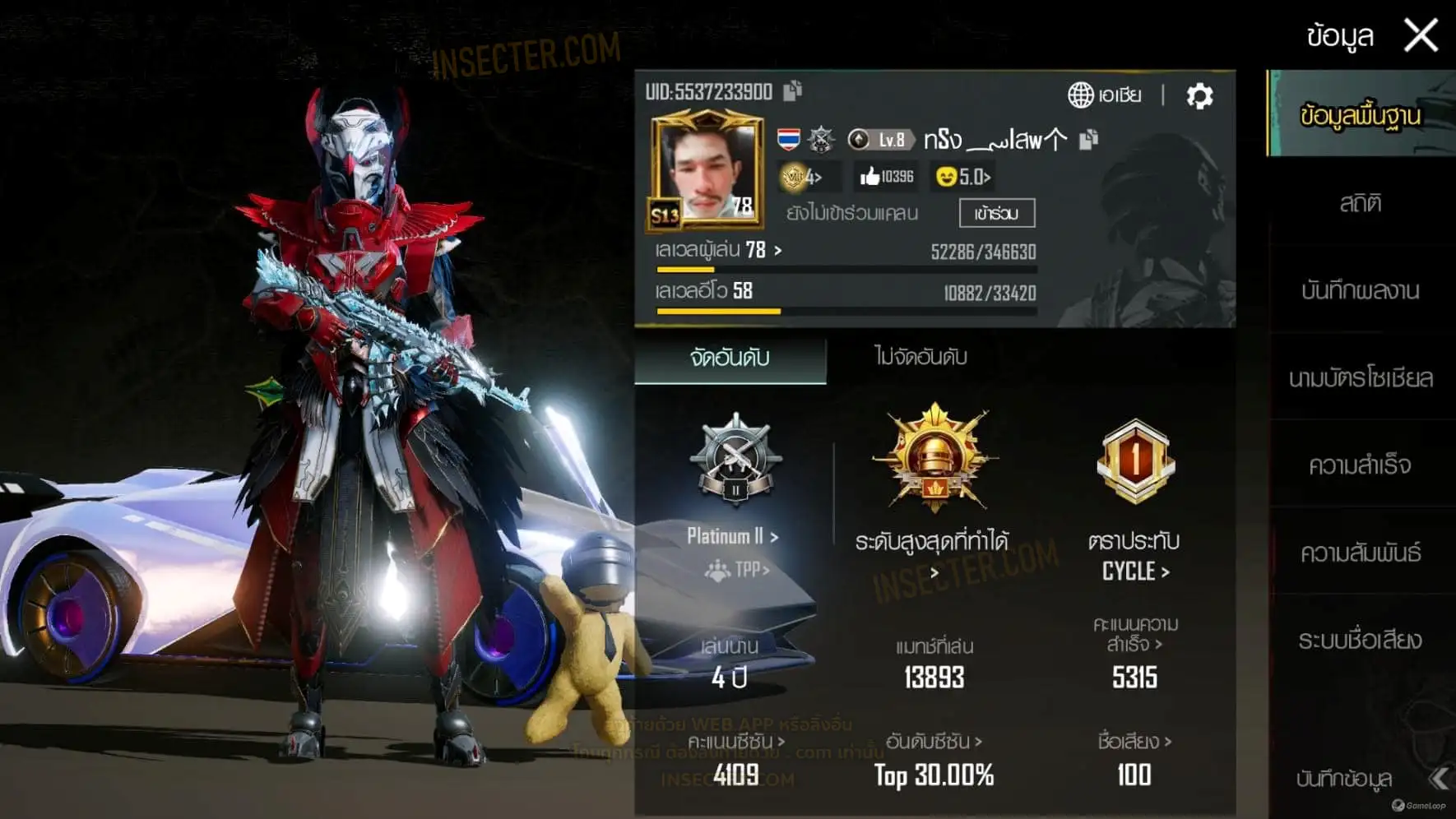Change the Asia server region
The width and height of the screenshot is (1456, 819).
1105,95
